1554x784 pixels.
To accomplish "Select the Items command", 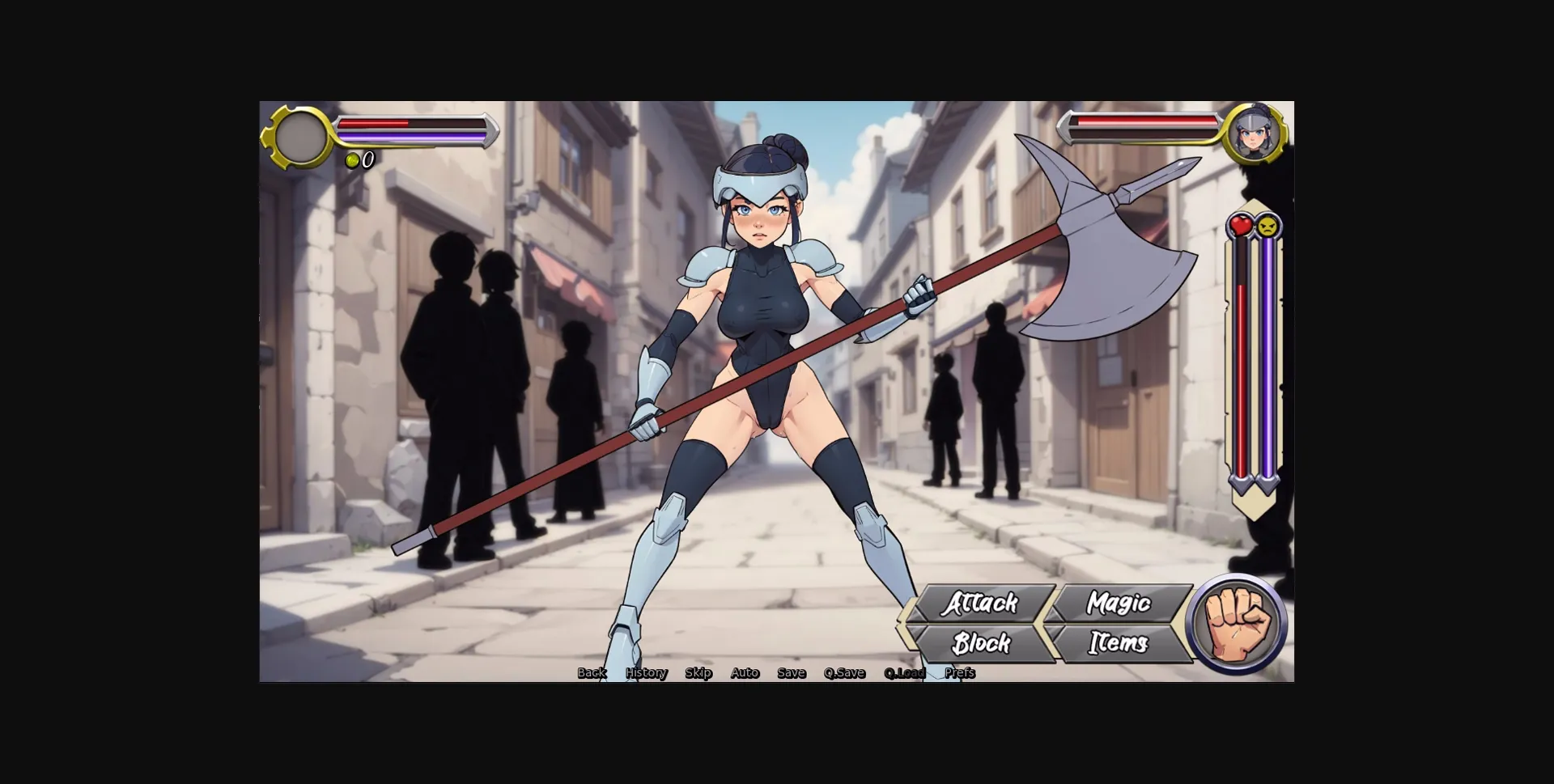I will click(x=1118, y=644).
